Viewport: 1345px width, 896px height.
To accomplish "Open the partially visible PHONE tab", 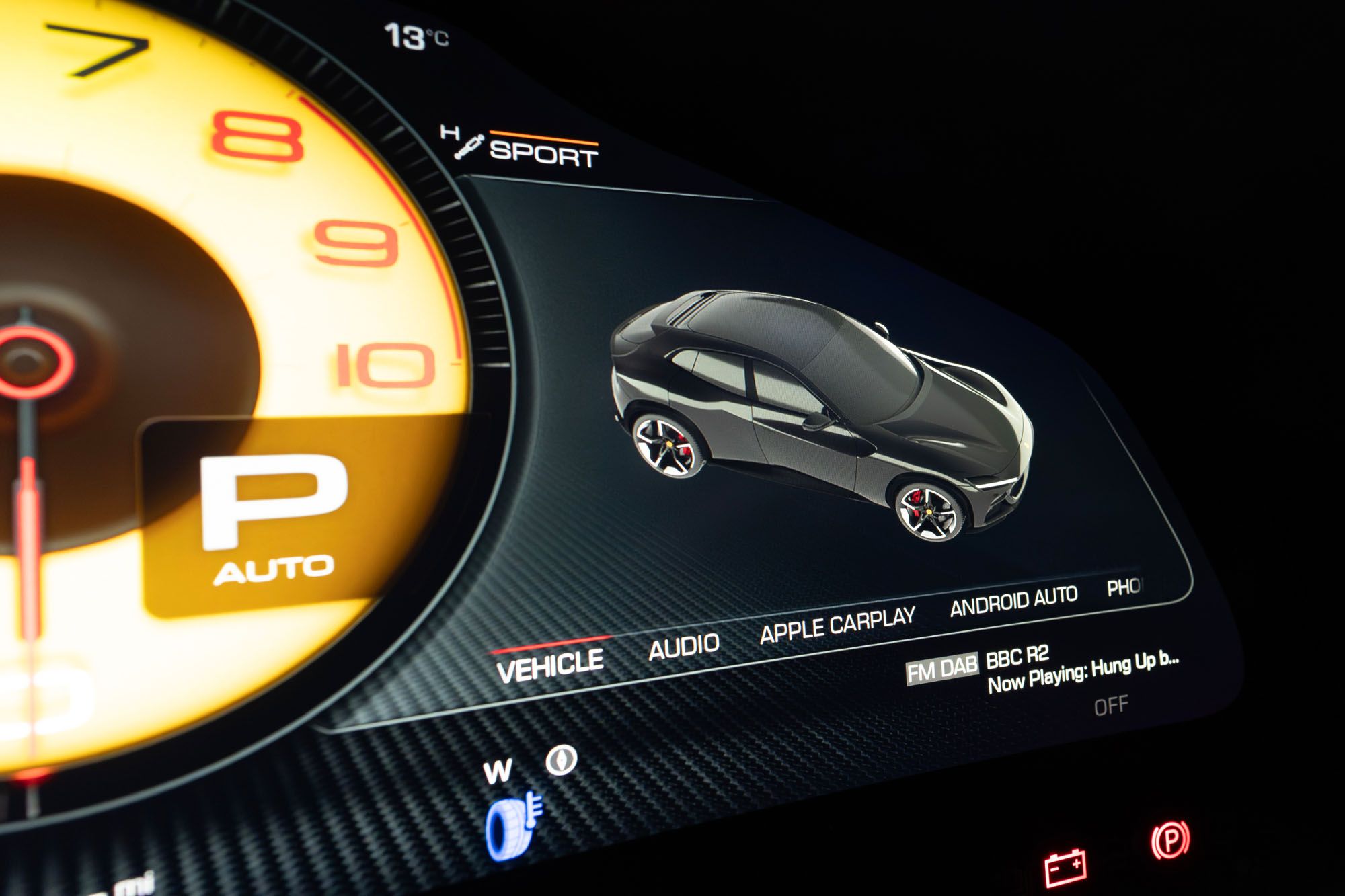I will pyautogui.click(x=1124, y=587).
